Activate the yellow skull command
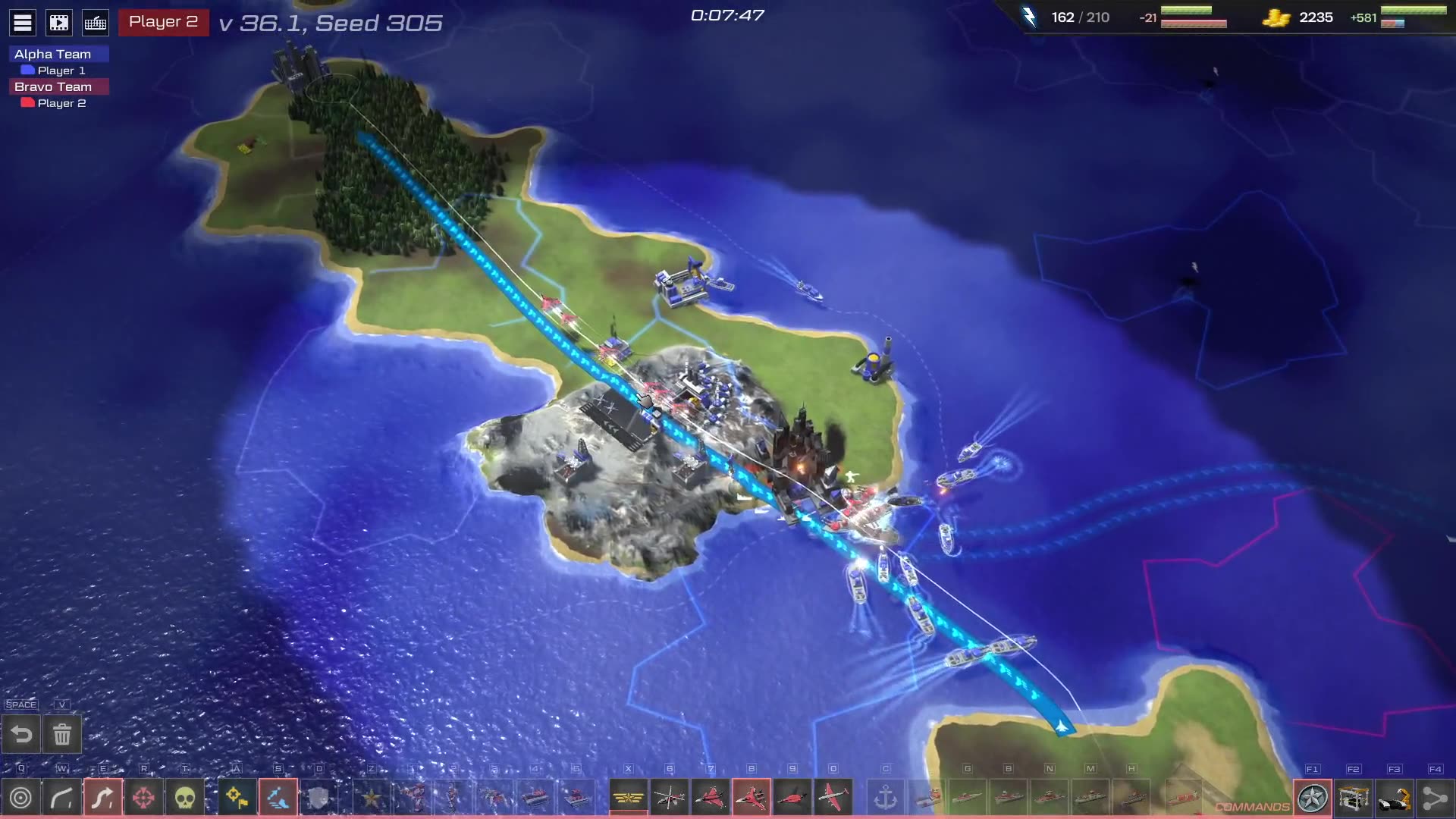Image resolution: width=1456 pixels, height=819 pixels. coord(184,798)
